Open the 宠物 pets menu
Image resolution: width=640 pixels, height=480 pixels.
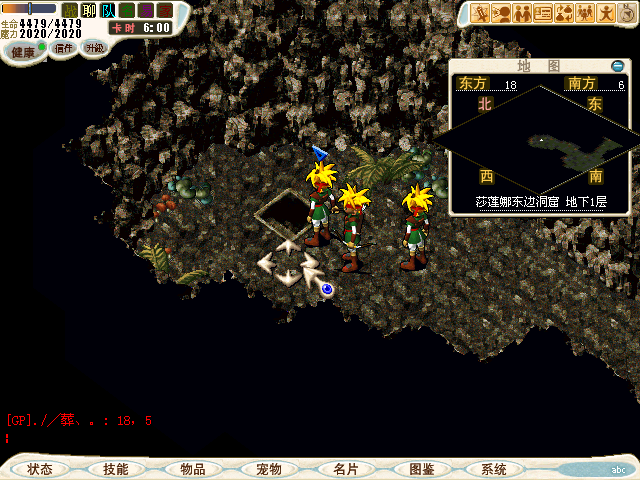click(268, 469)
